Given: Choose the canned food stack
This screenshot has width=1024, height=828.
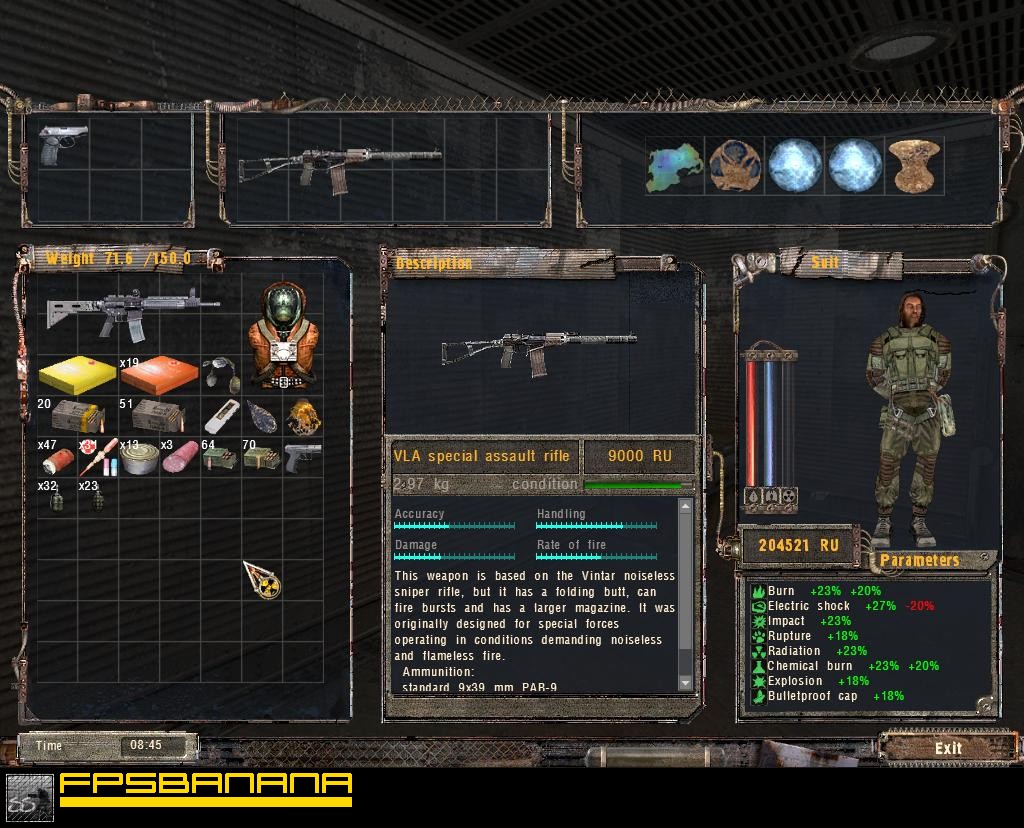Looking at the screenshot, I should (138, 460).
